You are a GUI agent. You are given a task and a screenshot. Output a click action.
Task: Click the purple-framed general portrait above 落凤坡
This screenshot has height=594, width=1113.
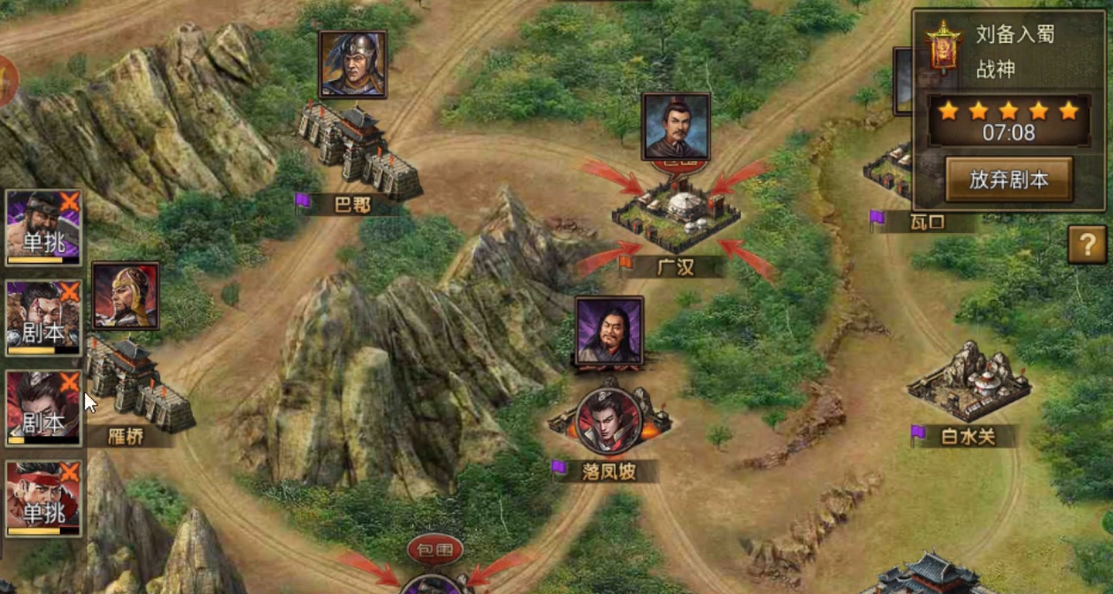pyautogui.click(x=609, y=330)
